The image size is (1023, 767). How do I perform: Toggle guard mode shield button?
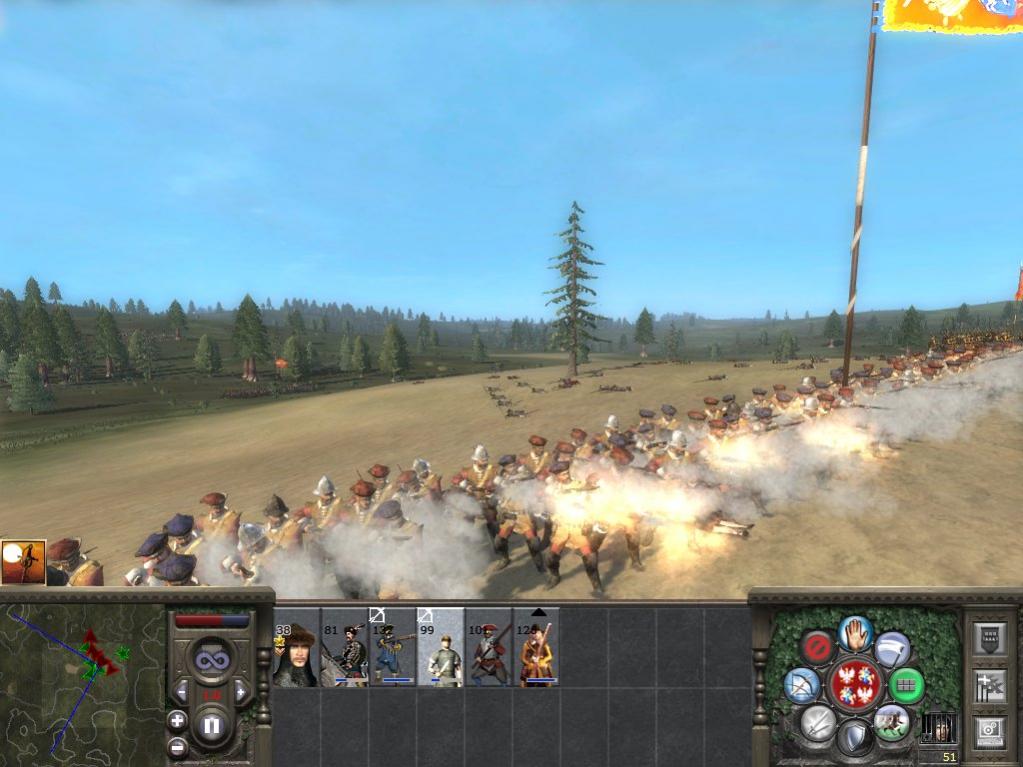tap(855, 738)
